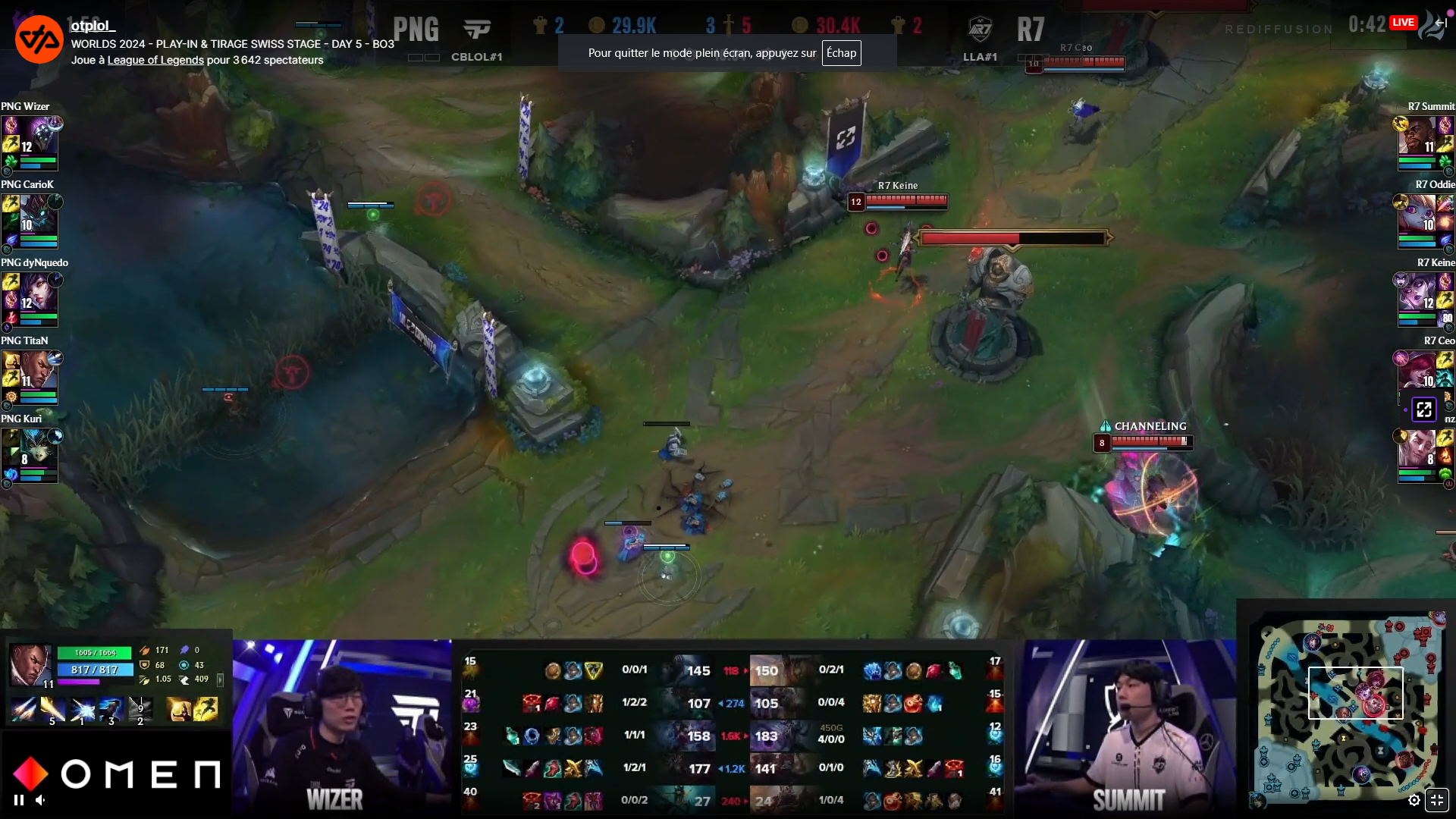
Task: Exit fullscreen mode
Action: tap(1437, 800)
